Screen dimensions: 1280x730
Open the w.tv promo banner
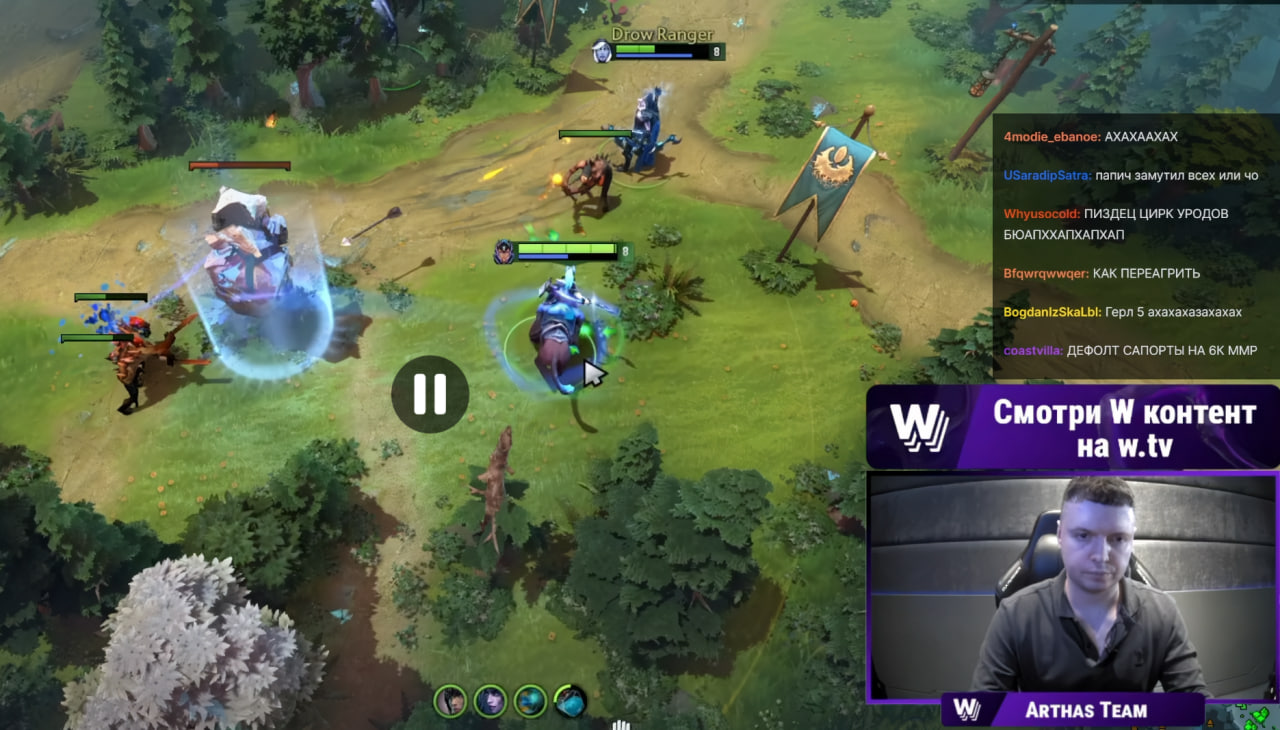1072,427
